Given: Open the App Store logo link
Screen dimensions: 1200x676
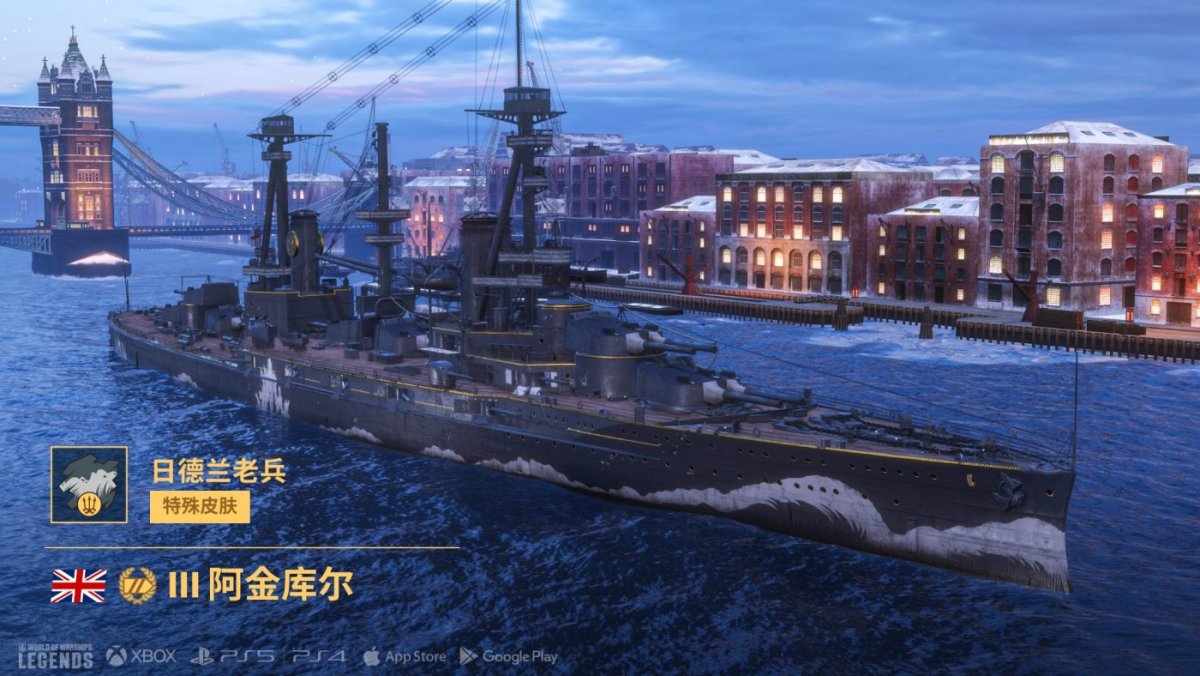Looking at the screenshot, I should tap(404, 656).
